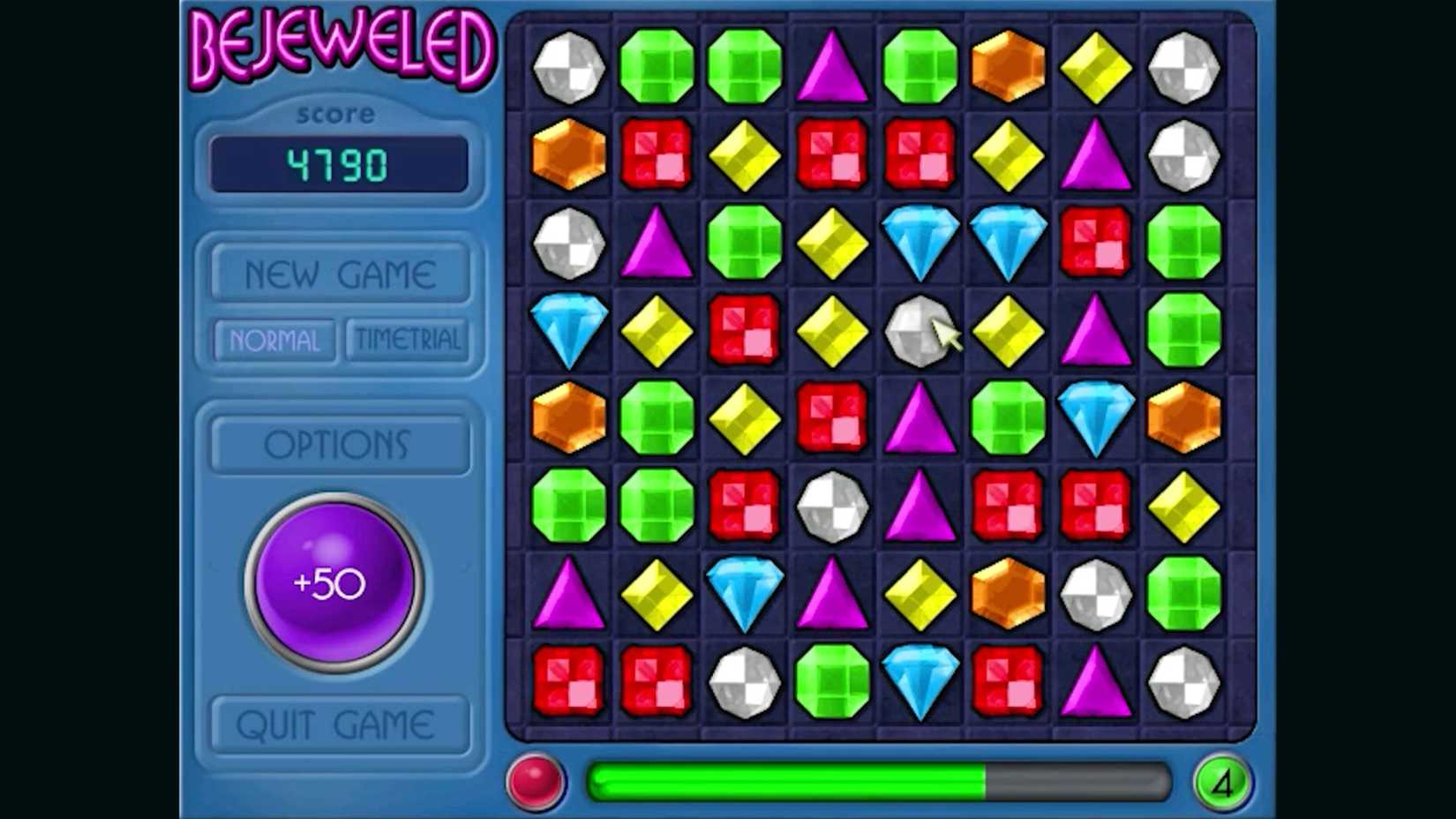
Task: Click the purple triangle gem in the top row
Action: pos(831,66)
